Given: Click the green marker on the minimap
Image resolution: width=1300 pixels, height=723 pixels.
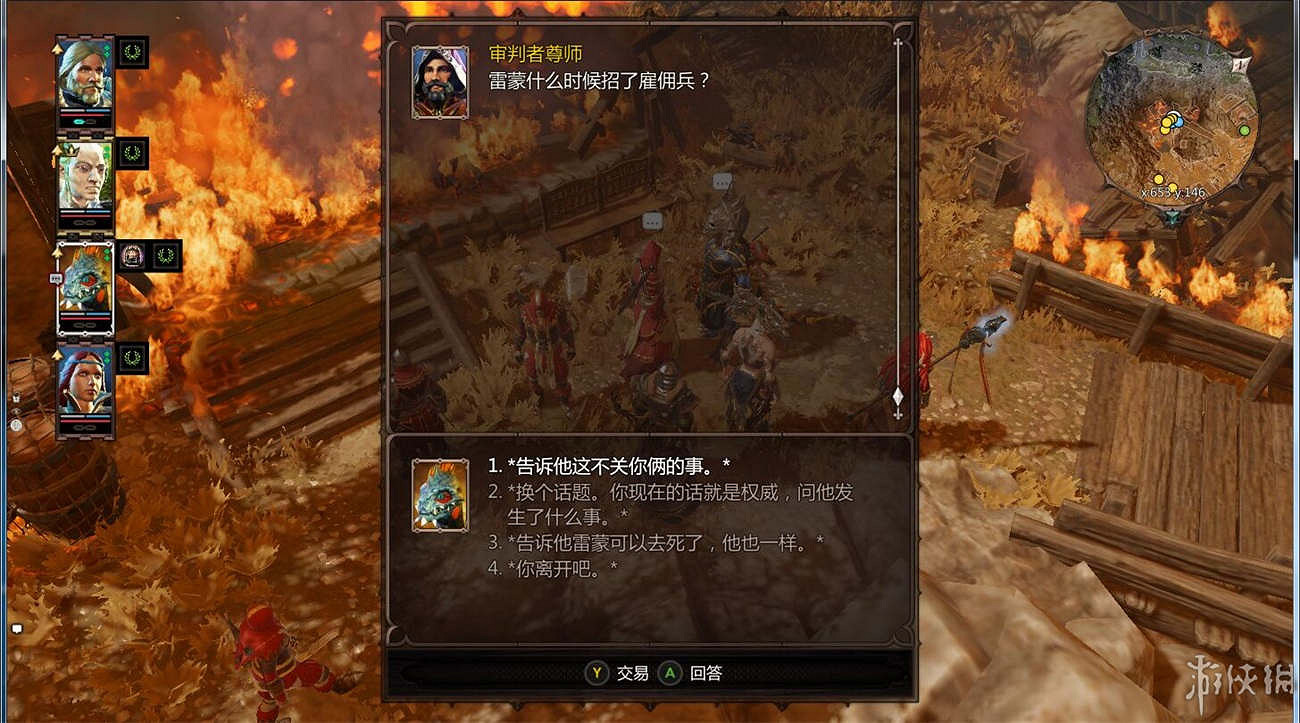Looking at the screenshot, I should tap(1245, 130).
